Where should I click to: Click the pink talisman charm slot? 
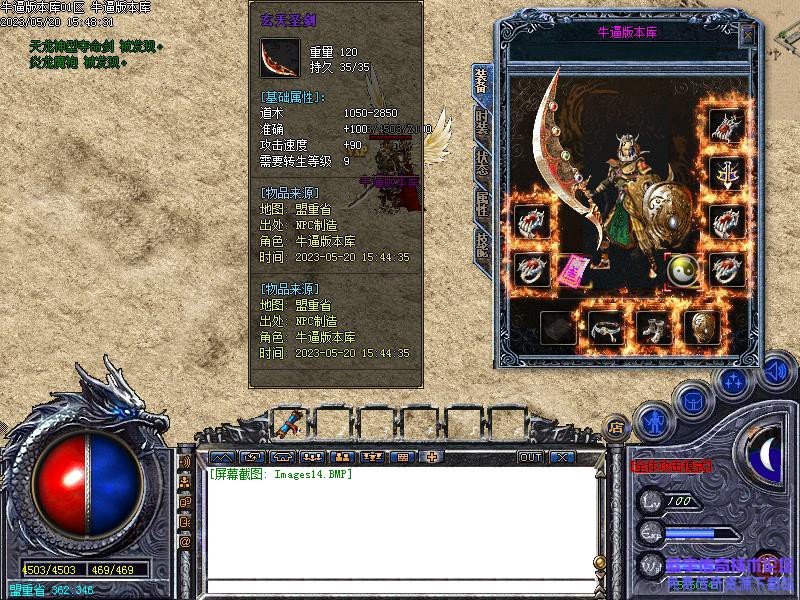click(x=571, y=270)
